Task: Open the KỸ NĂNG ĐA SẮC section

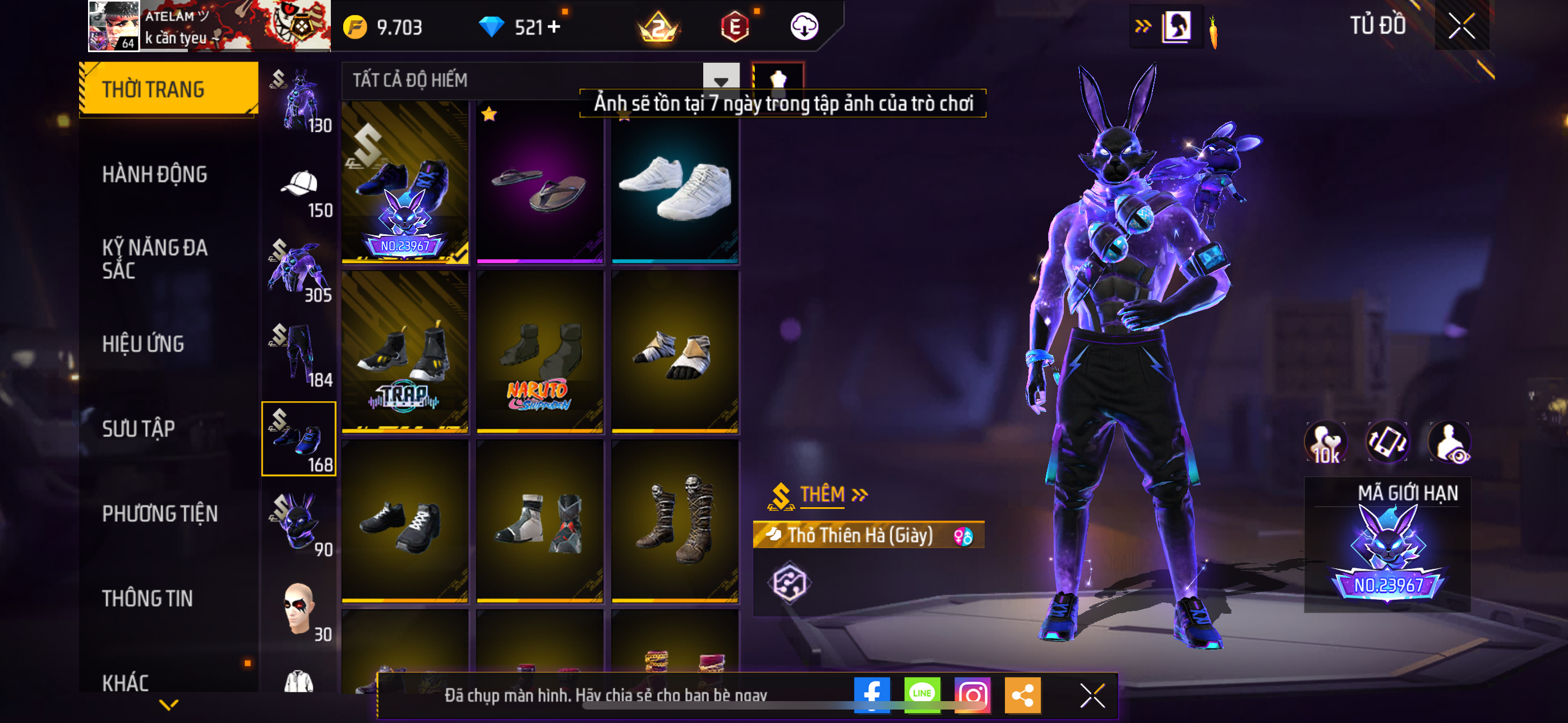Action: pos(155,258)
